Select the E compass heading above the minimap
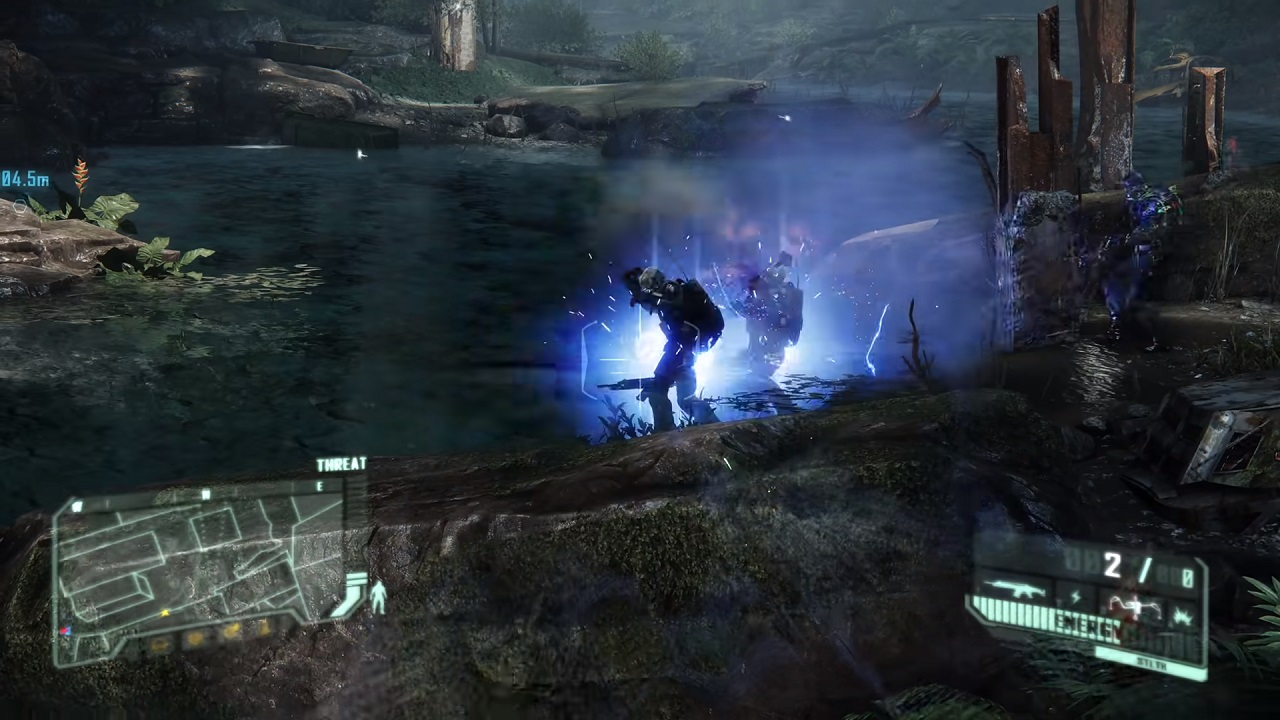 319,486
